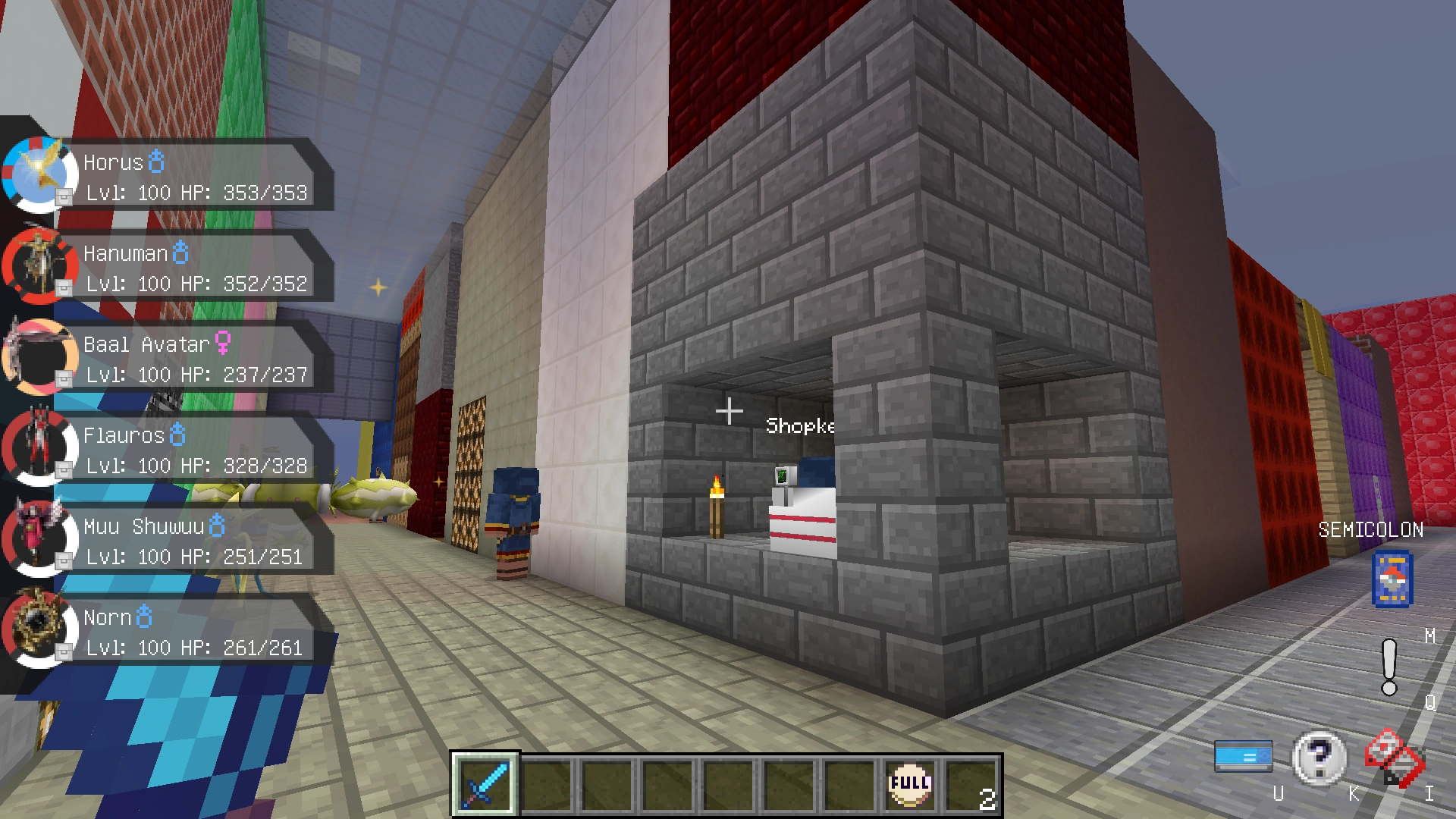Click the question mark Pokéball help icon
Viewport: 1456px width, 819px height.
tap(1318, 758)
